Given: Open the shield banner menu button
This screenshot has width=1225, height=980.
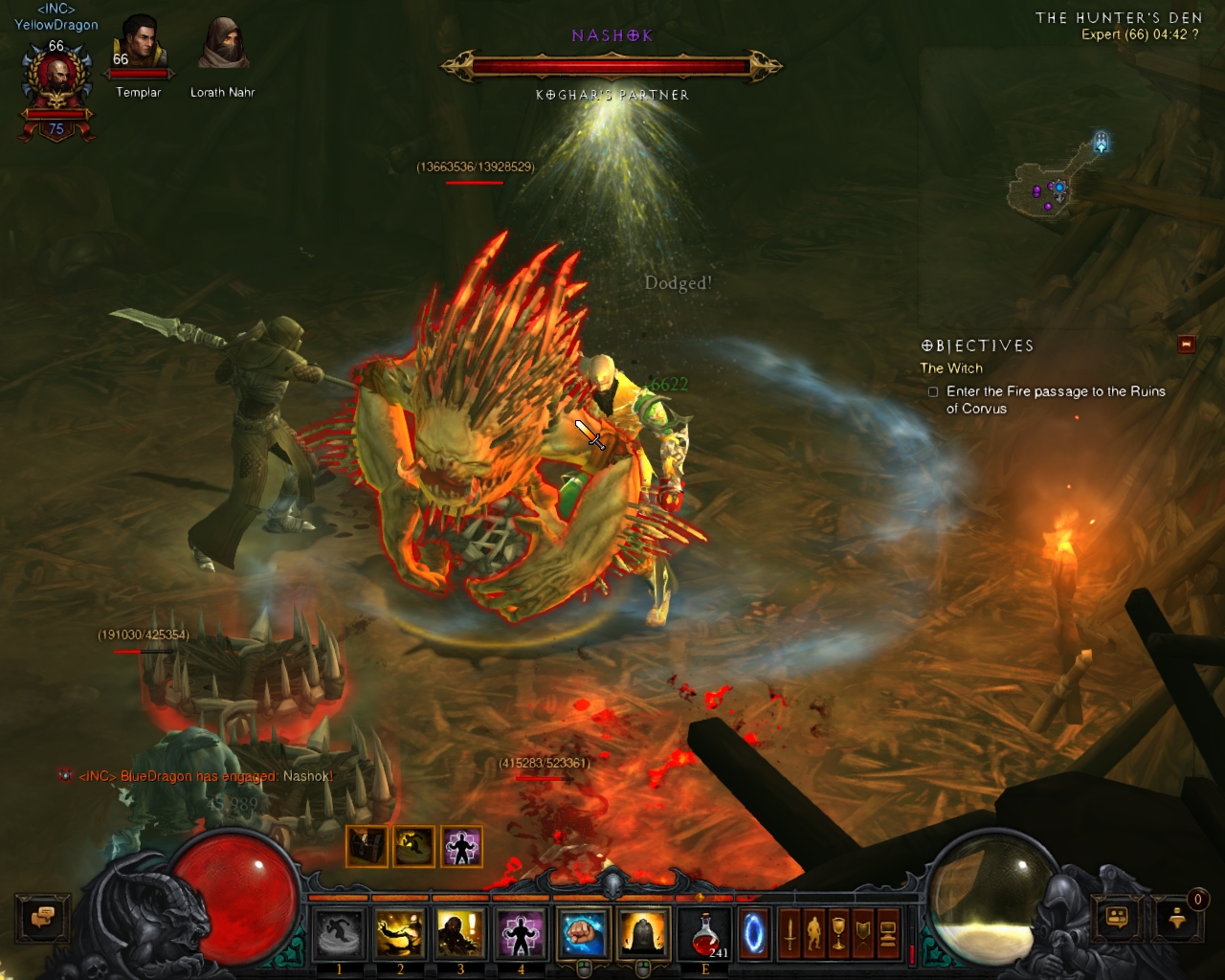Looking at the screenshot, I should (x=863, y=932).
